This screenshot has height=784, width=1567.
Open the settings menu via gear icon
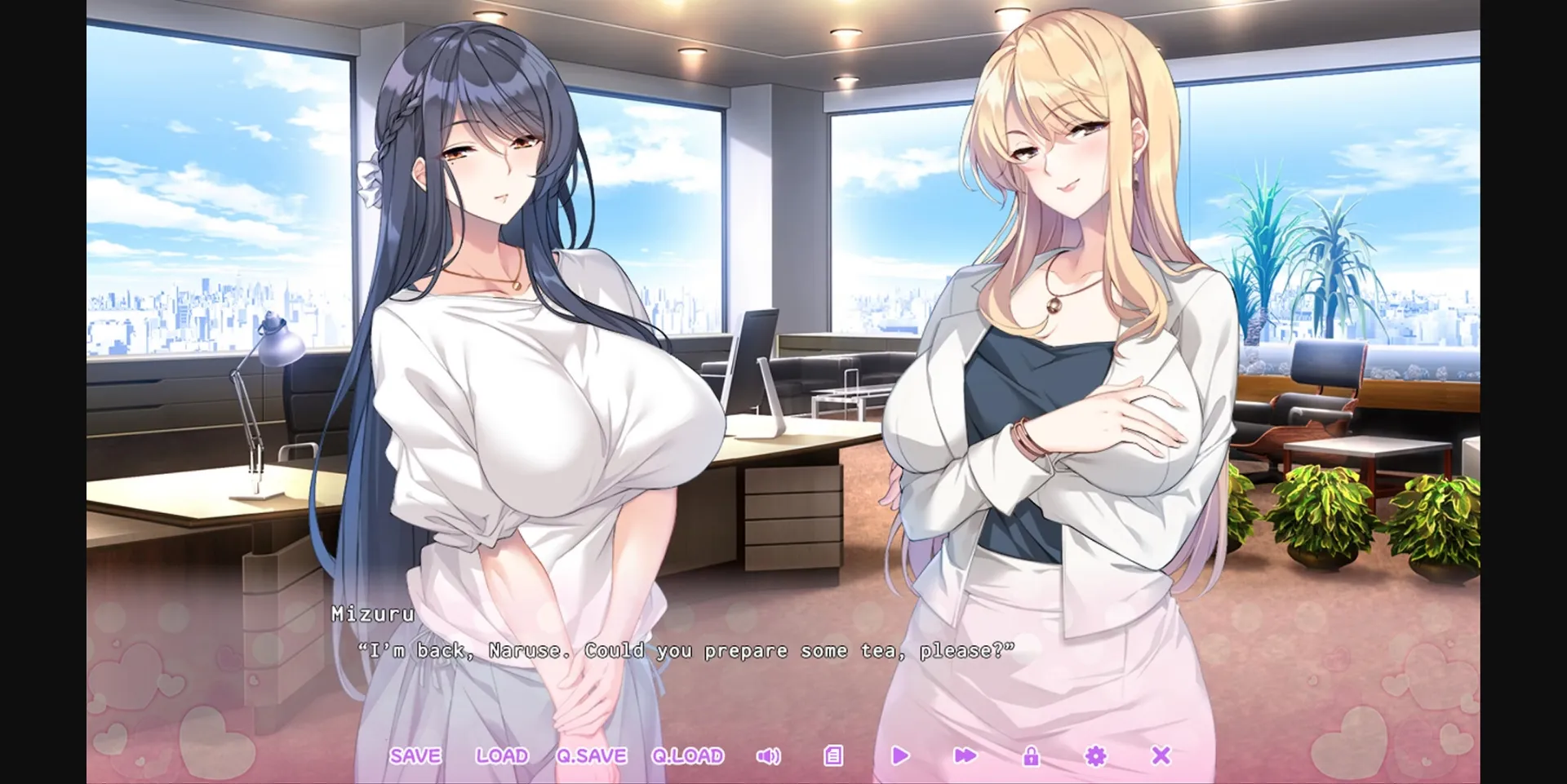pos(1095,756)
